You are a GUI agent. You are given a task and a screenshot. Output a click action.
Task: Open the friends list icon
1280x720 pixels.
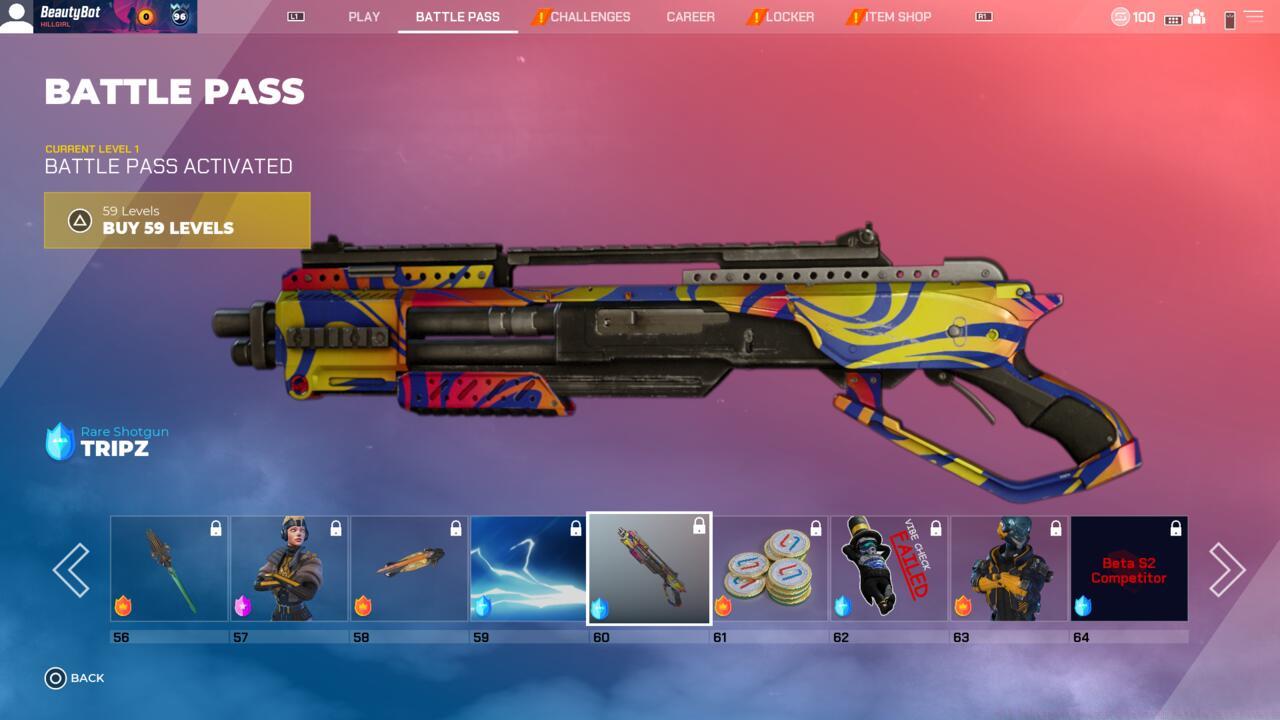tap(1196, 18)
